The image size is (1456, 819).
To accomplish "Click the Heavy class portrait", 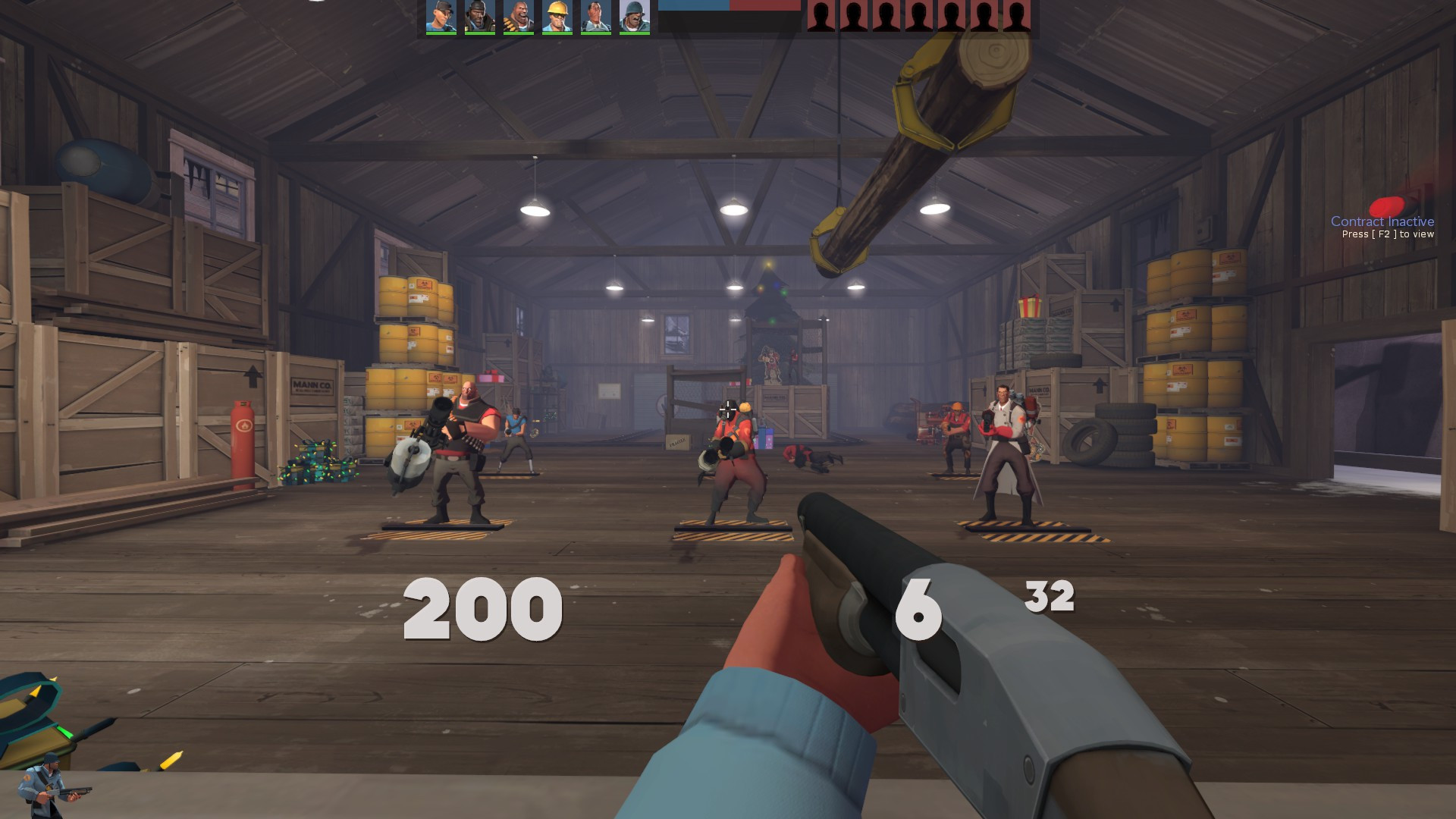I will 518,15.
